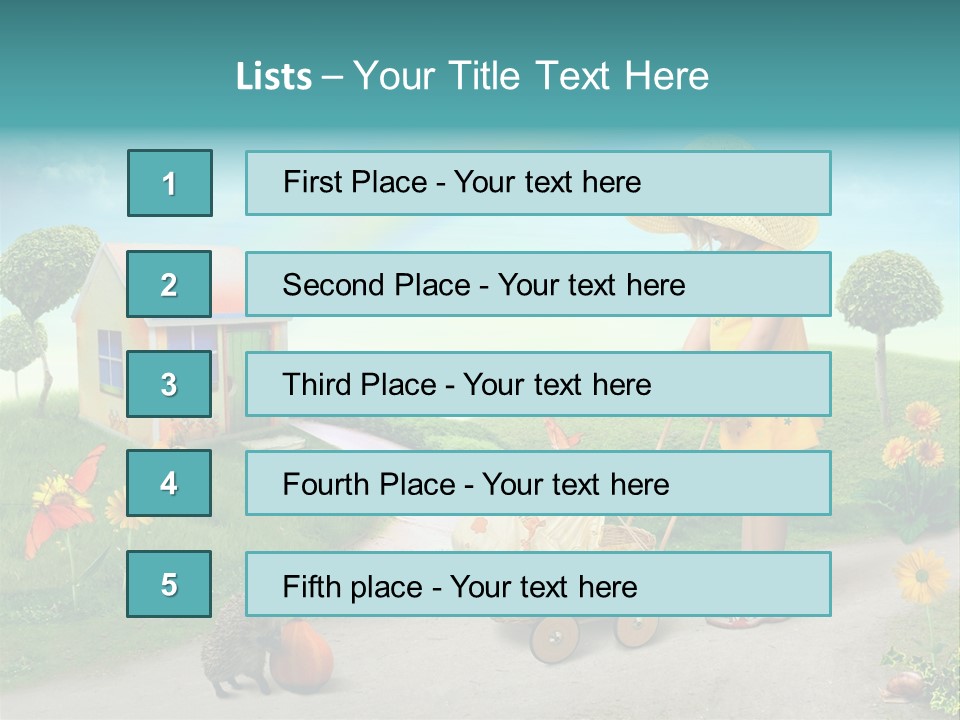Select the number 5 box

[169, 584]
